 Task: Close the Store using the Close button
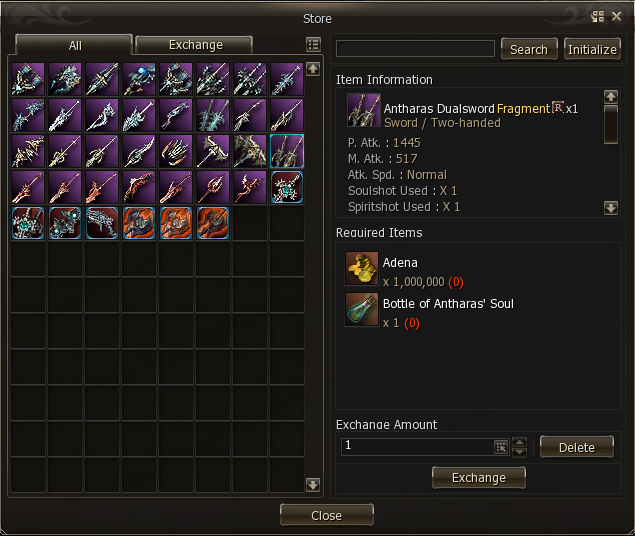(x=326, y=515)
